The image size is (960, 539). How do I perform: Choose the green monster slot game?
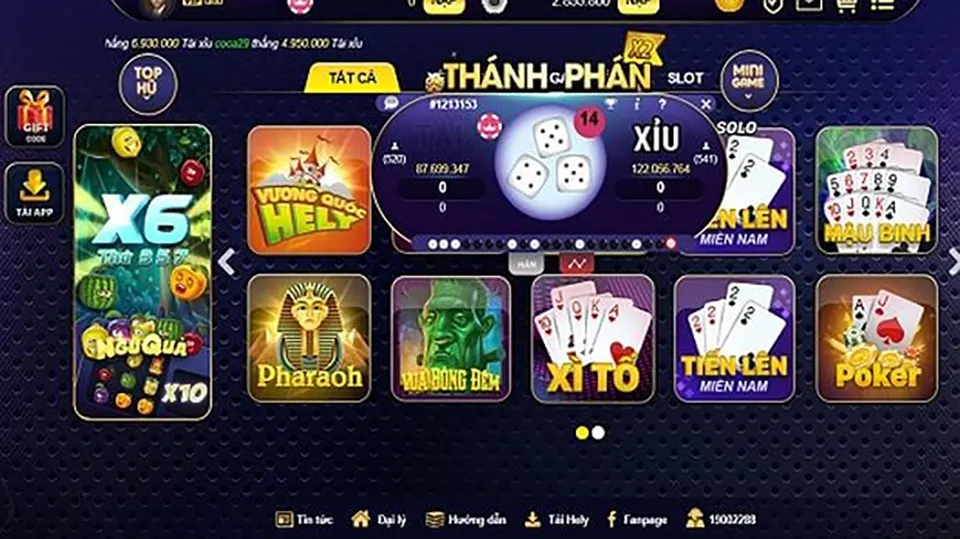click(451, 338)
